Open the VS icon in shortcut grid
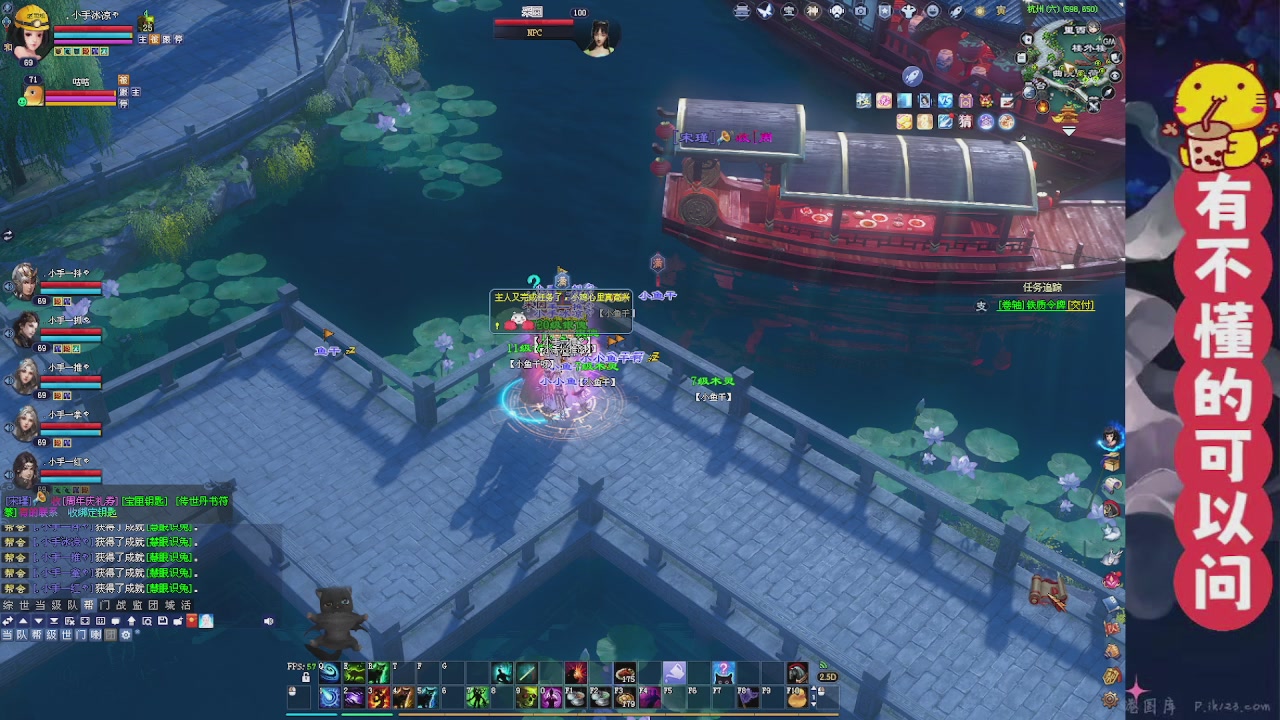 (x=945, y=101)
